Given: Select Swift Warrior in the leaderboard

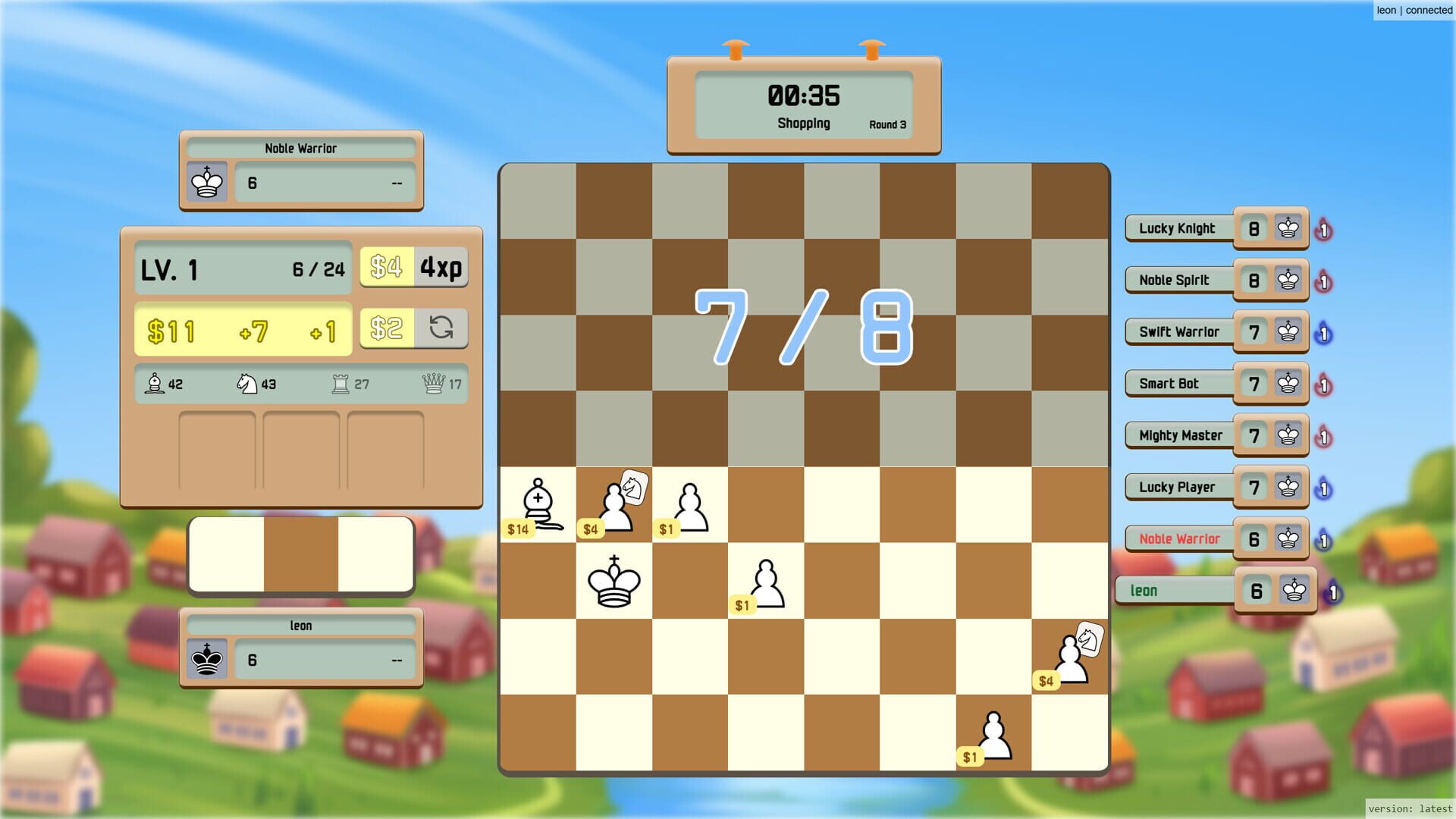Looking at the screenshot, I should tap(1180, 331).
